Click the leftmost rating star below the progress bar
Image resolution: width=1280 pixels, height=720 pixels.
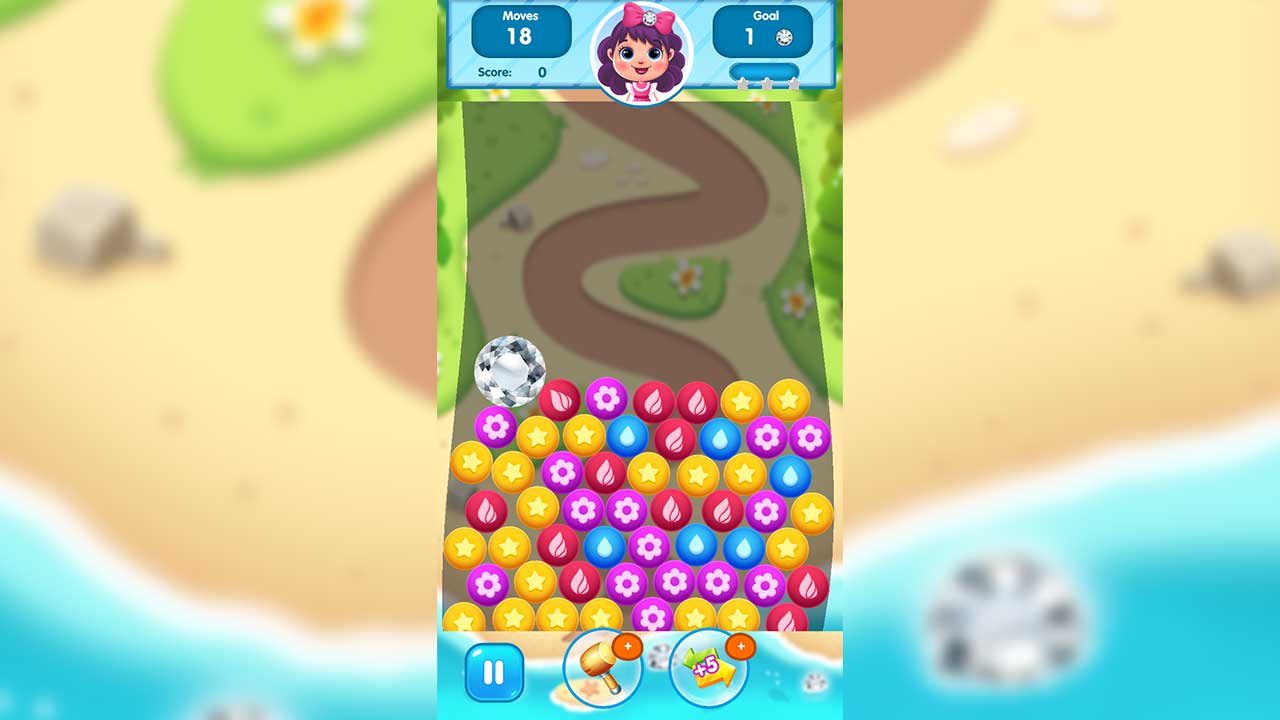click(x=742, y=84)
